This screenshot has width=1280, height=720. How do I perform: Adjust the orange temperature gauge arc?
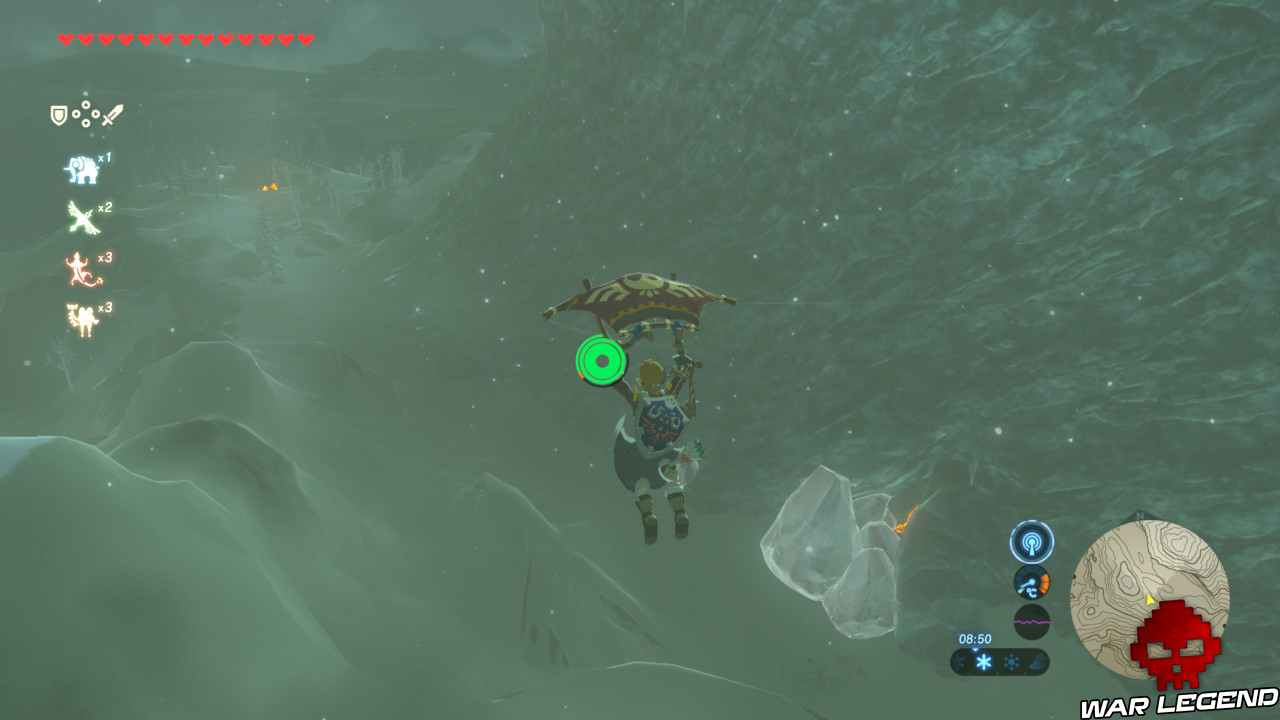1044,582
